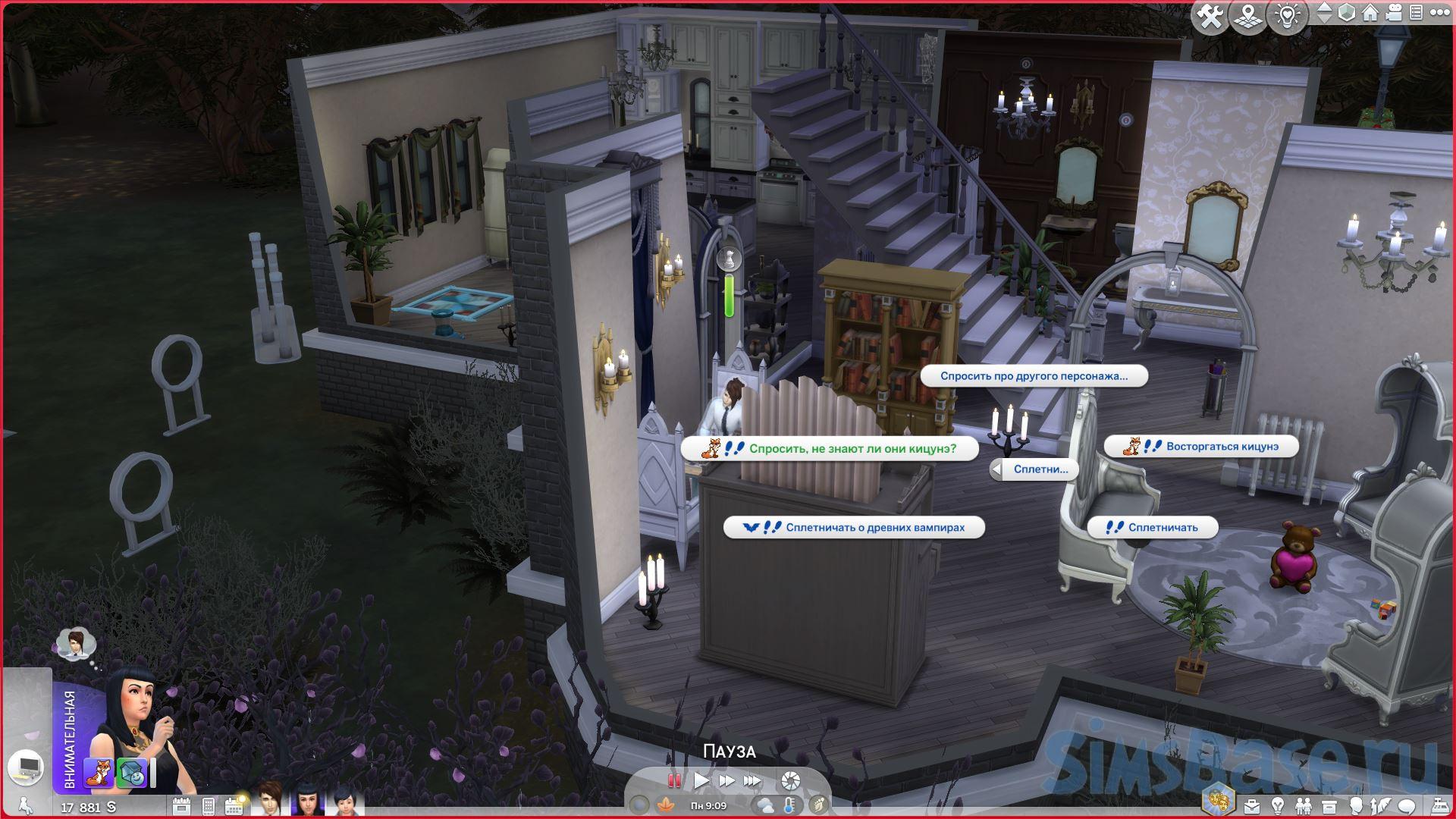Open the Careers briefcase panel
The width and height of the screenshot is (1456, 819).
point(1251,805)
